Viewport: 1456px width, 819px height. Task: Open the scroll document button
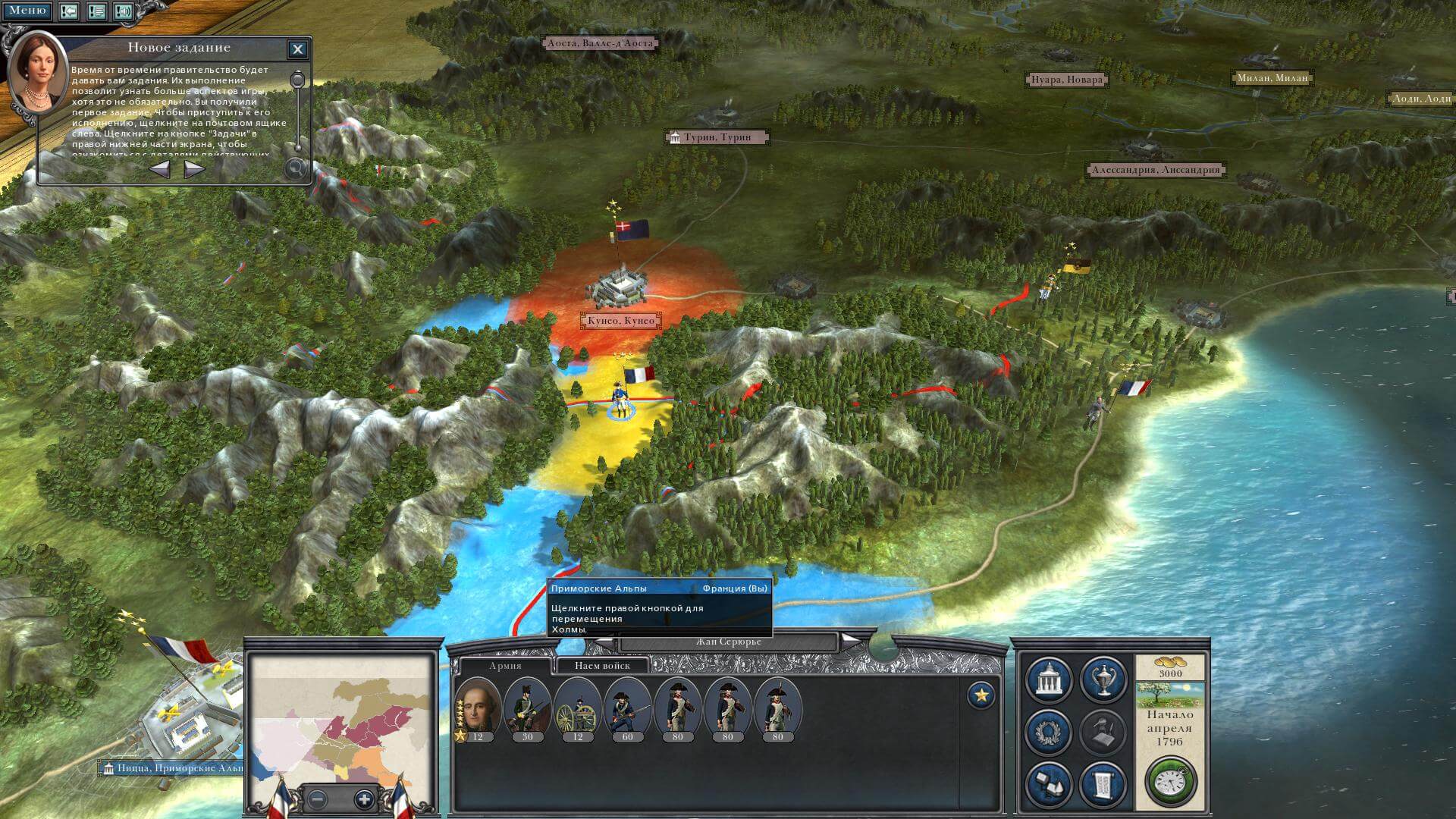(x=1103, y=783)
